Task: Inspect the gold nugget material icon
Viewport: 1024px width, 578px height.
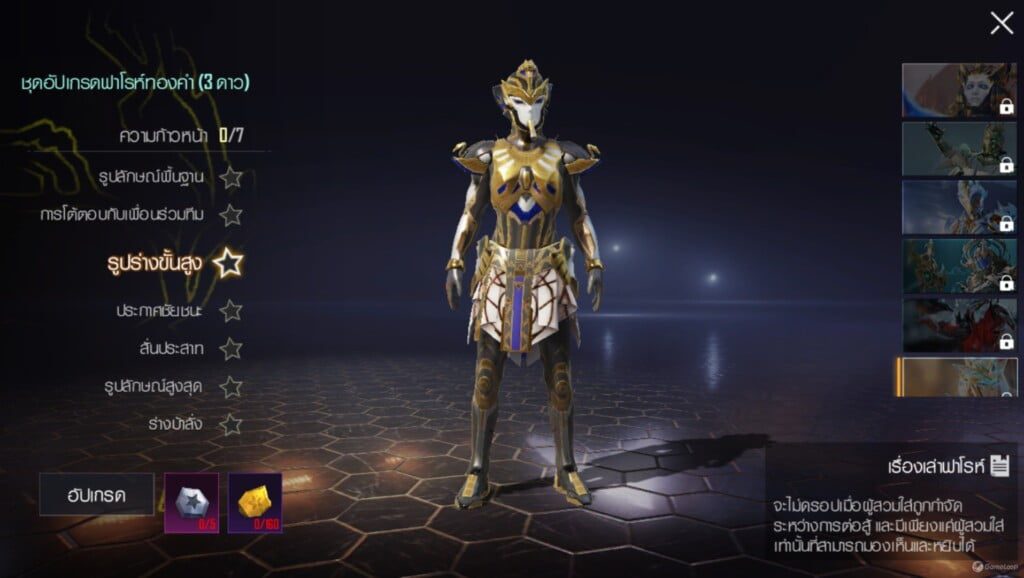Action: pyautogui.click(x=254, y=502)
